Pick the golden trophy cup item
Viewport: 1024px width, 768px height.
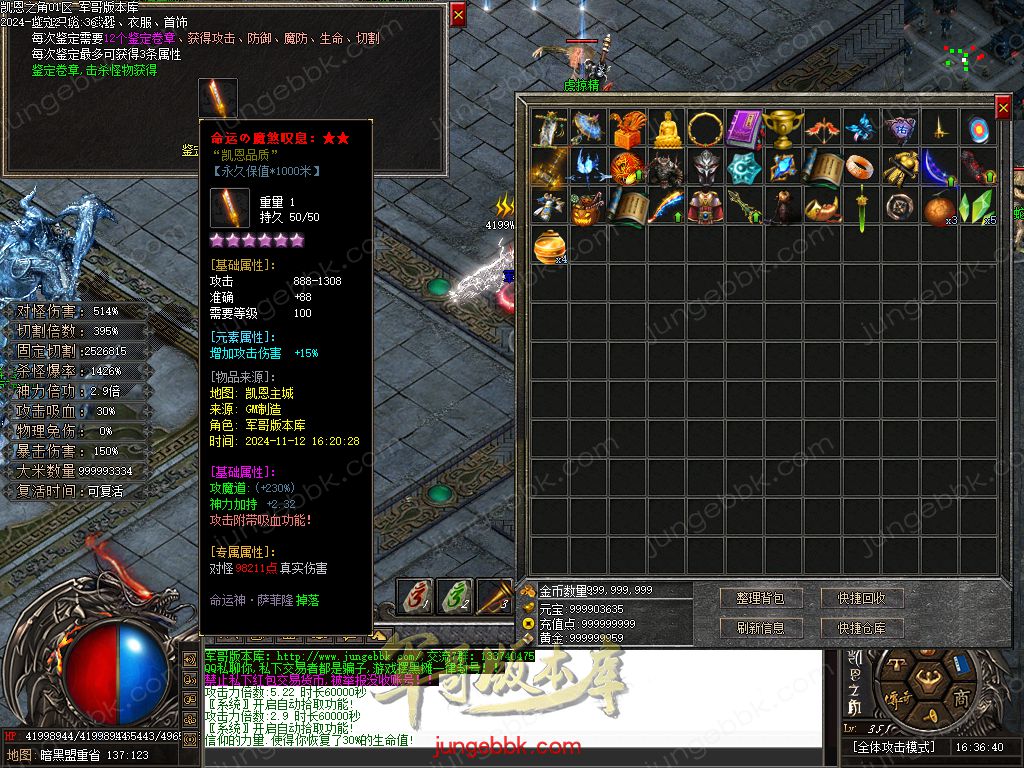click(783, 128)
